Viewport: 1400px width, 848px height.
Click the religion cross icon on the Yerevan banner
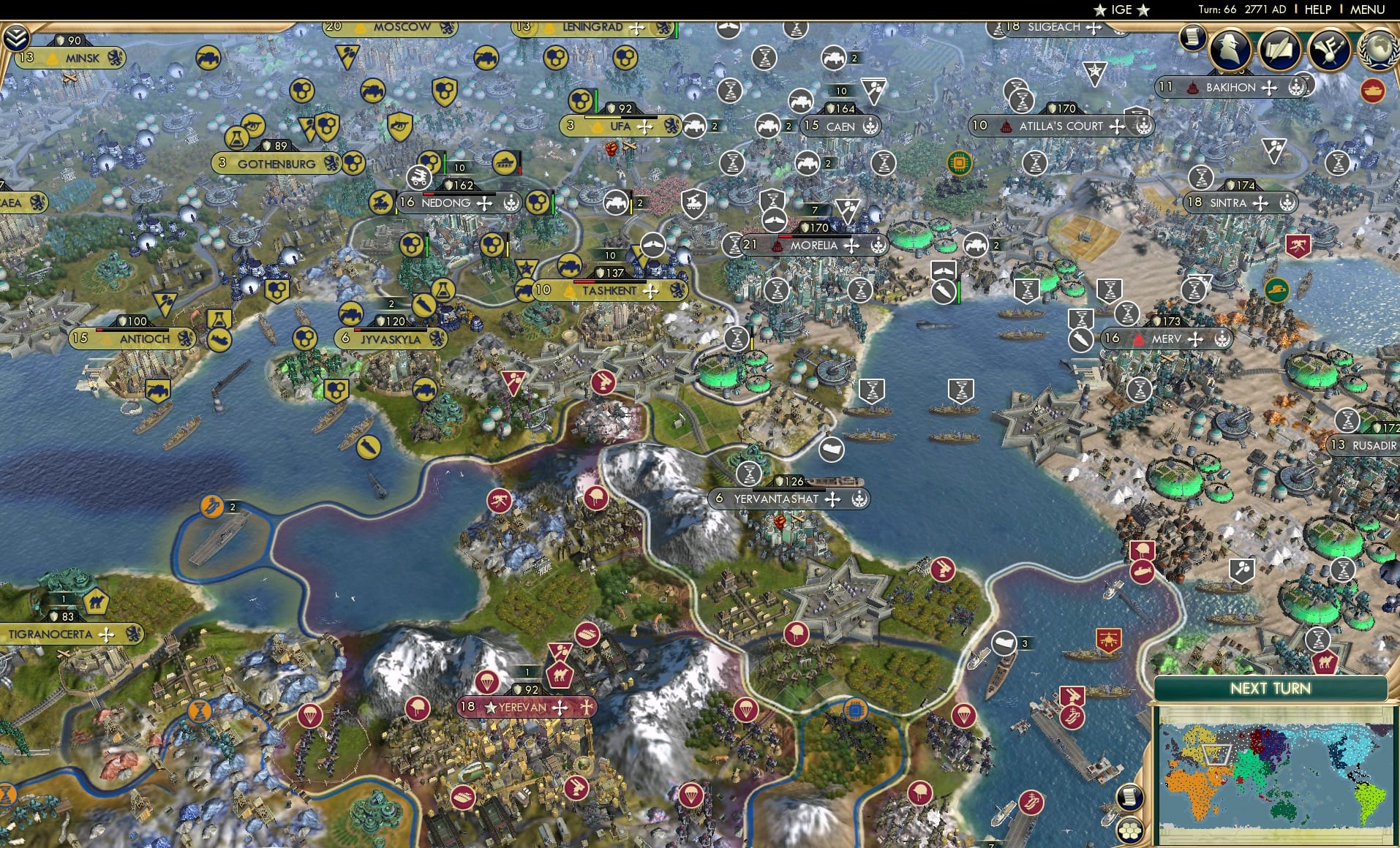click(585, 707)
